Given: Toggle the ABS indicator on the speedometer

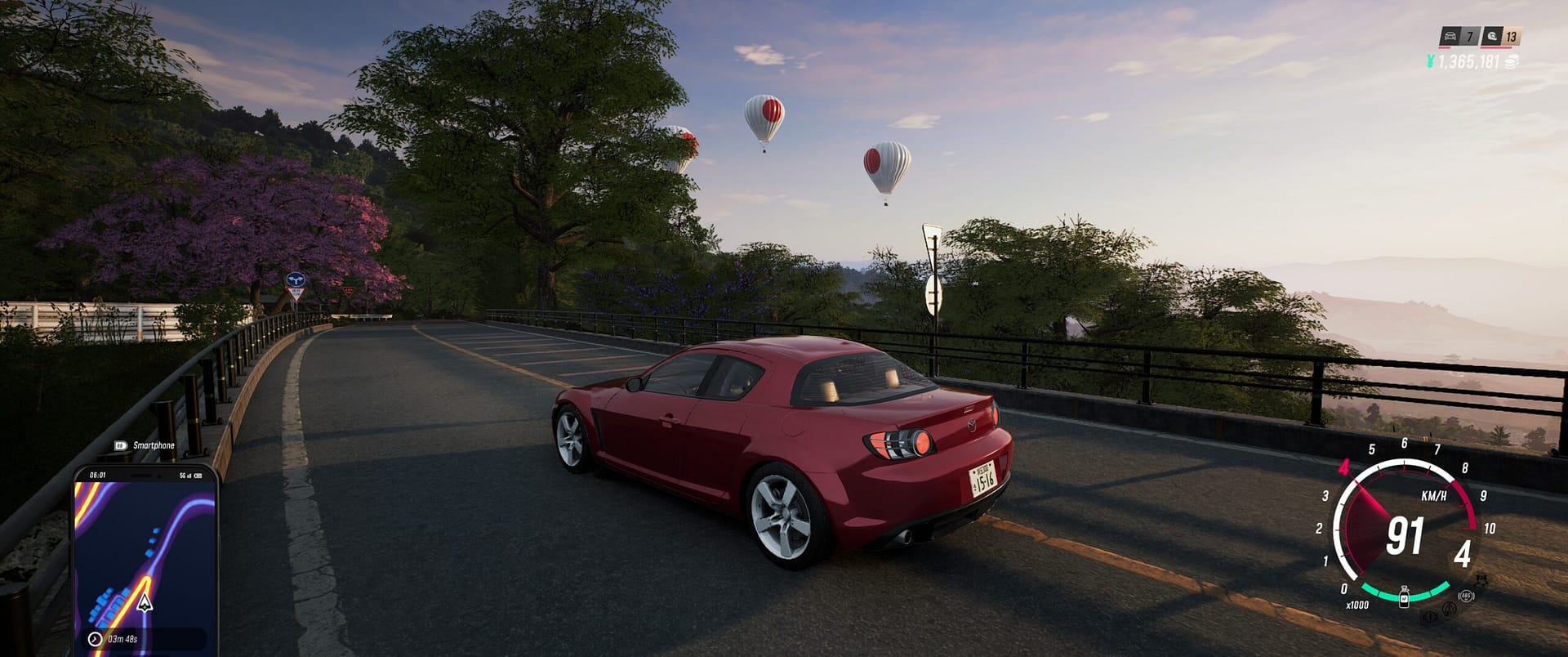Looking at the screenshot, I should 1466,595.
